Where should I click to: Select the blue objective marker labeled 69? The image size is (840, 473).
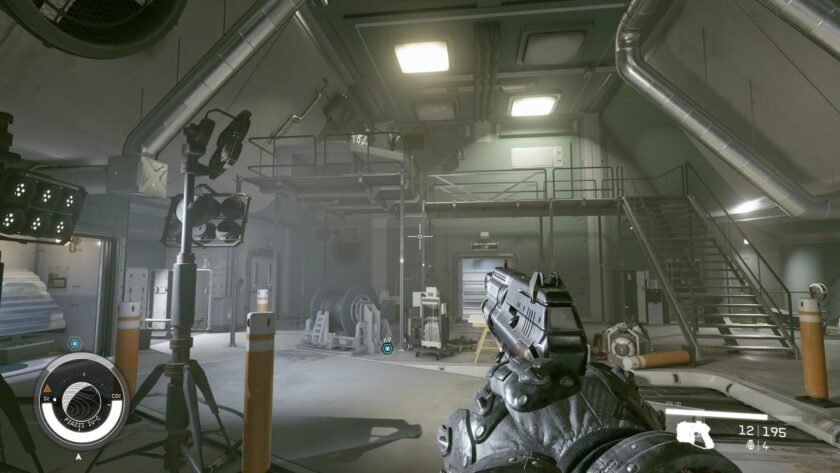coord(388,348)
